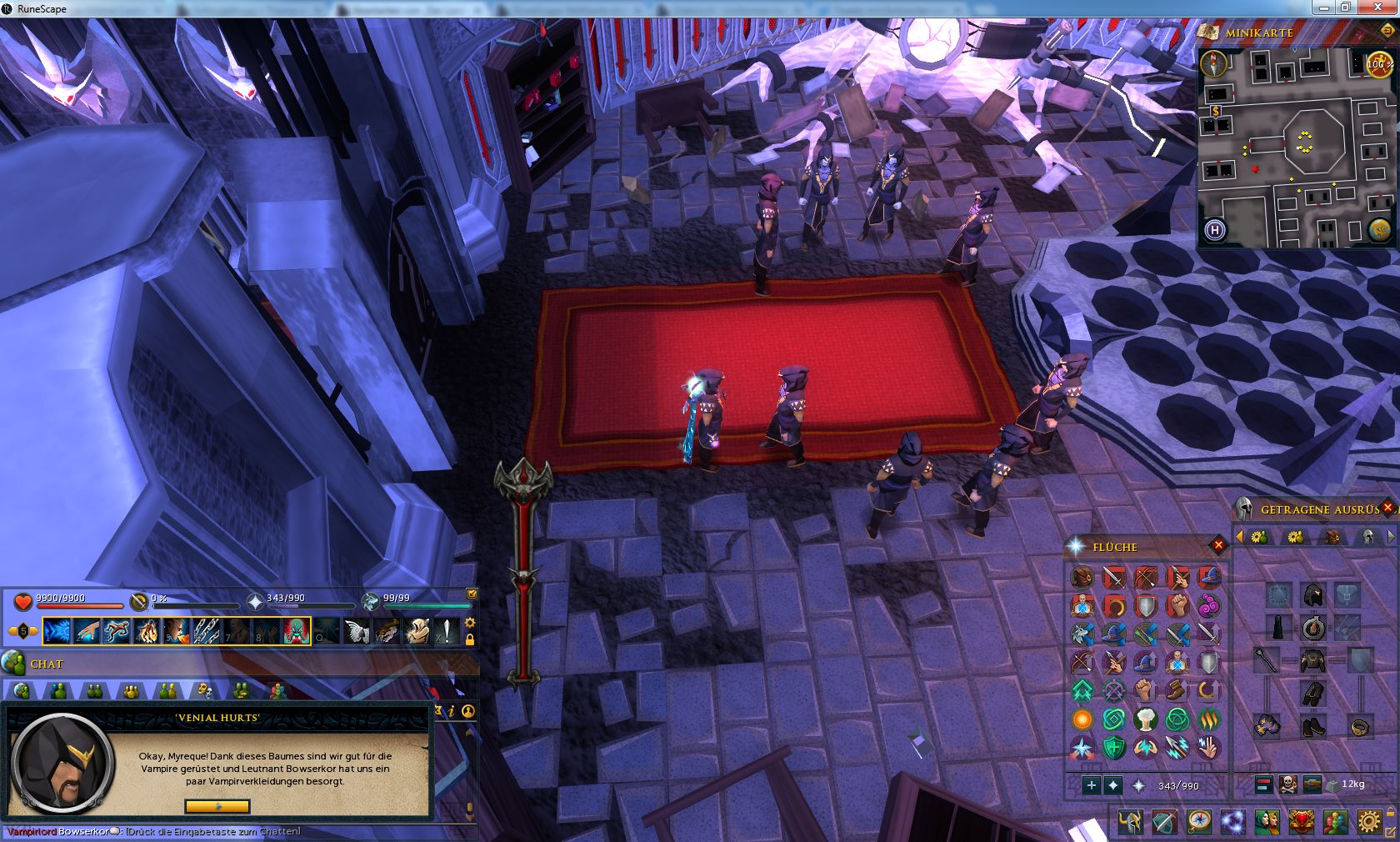Open the settings gear in bottom ribbon
1400x842 pixels.
click(x=1368, y=822)
